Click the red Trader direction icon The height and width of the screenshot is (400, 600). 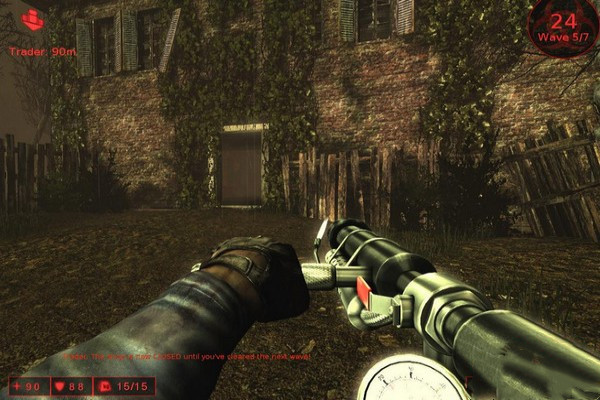point(33,19)
